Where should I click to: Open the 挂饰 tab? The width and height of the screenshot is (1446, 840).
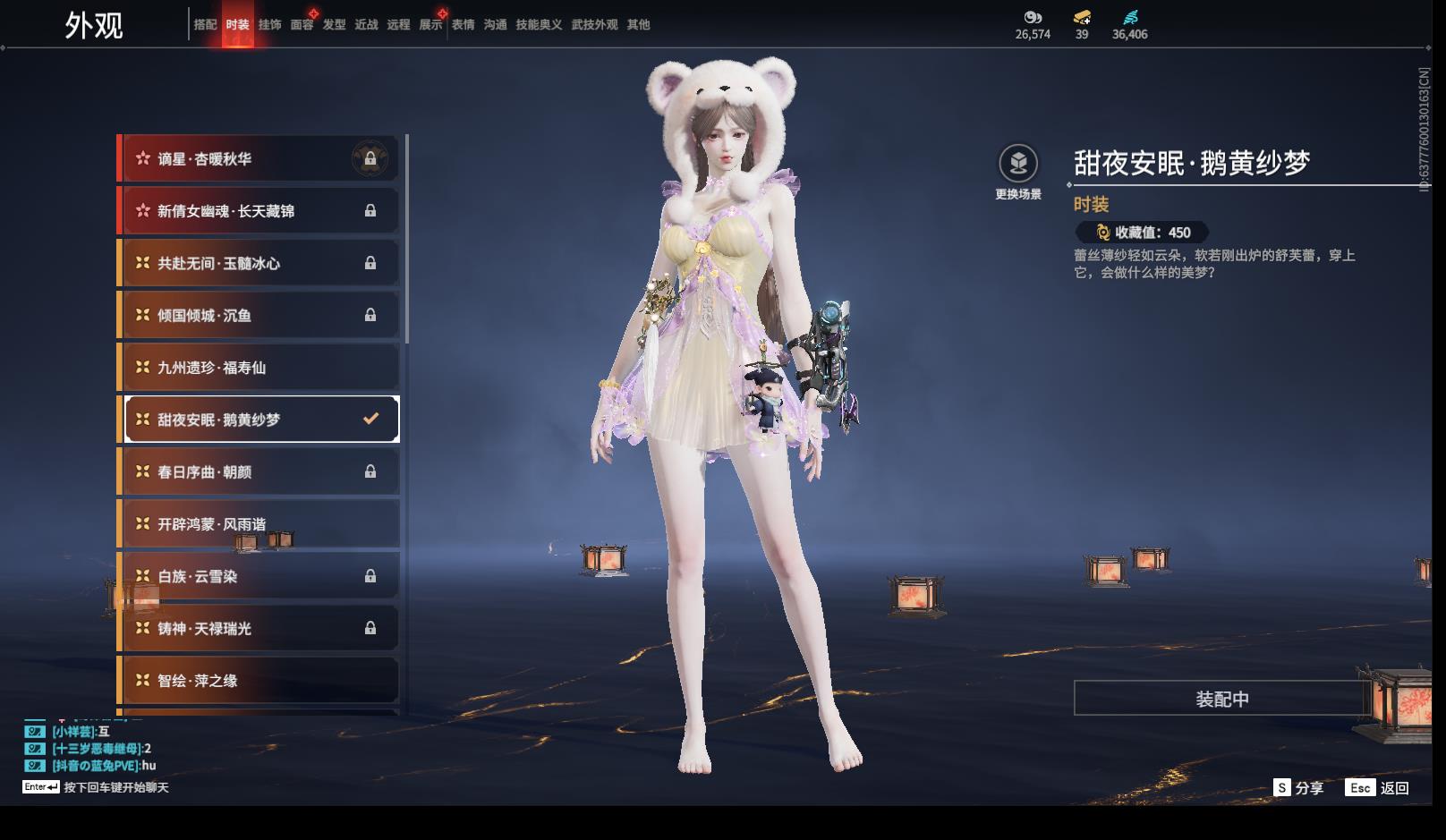[x=269, y=25]
